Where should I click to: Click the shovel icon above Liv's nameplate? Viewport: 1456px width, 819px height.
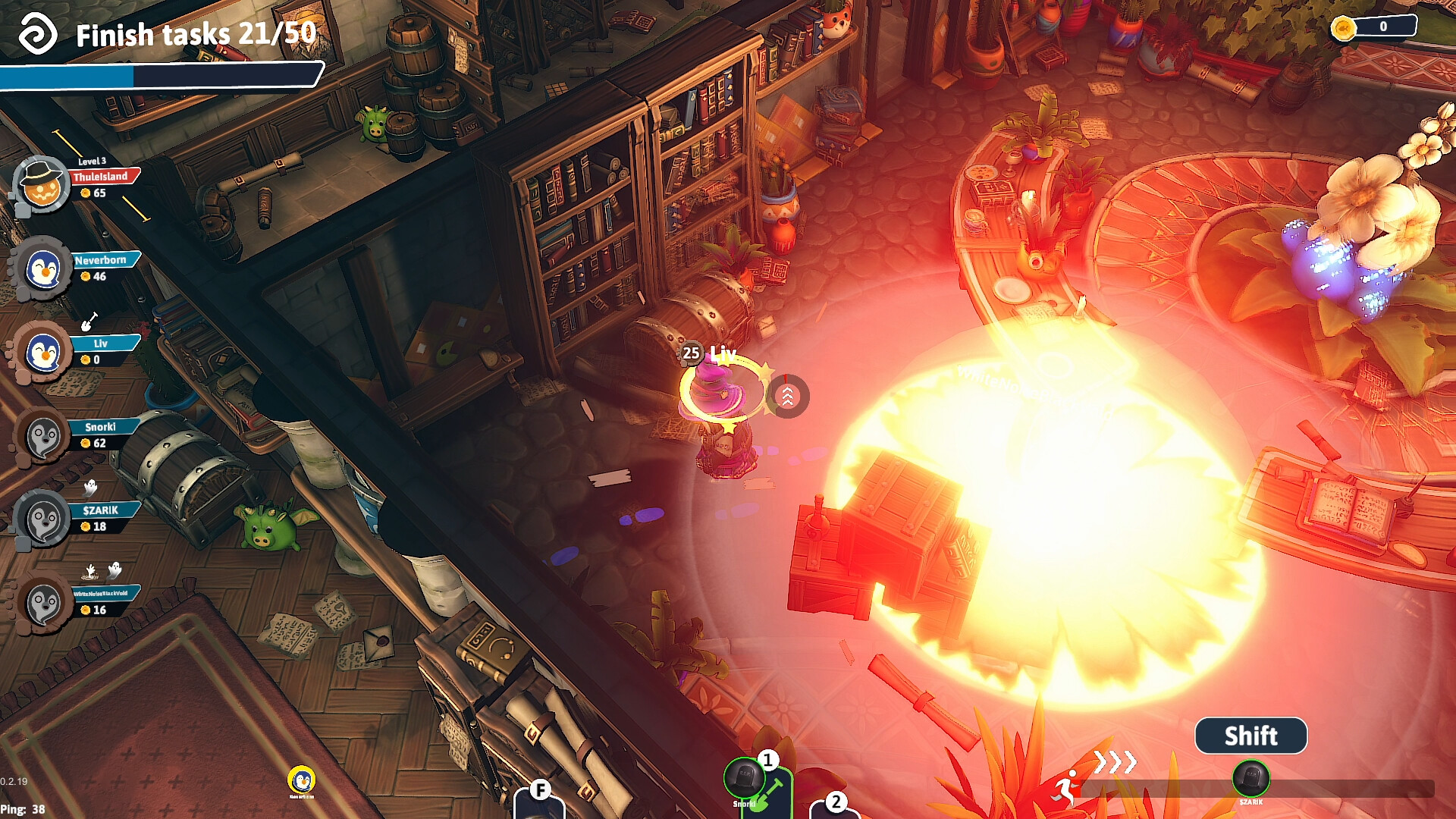(89, 321)
